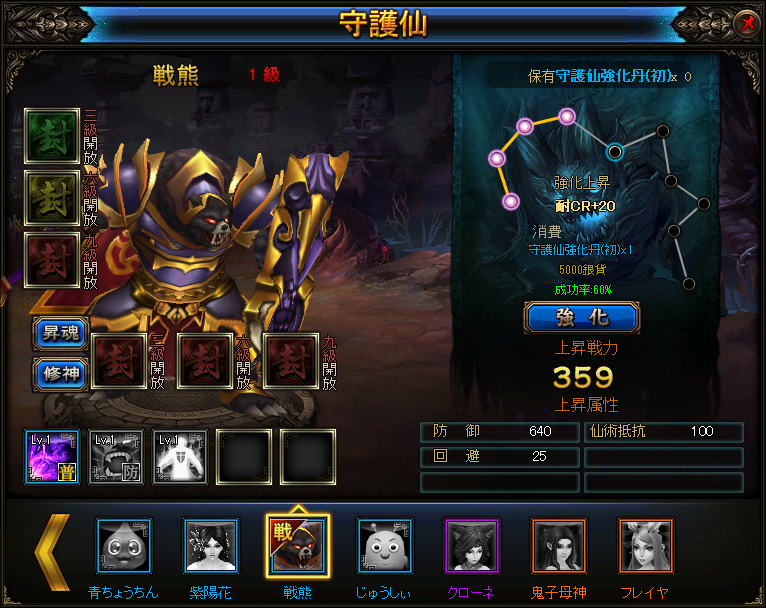This screenshot has width=766, height=608.
Task: Open the 修神 function
Action: tap(59, 372)
